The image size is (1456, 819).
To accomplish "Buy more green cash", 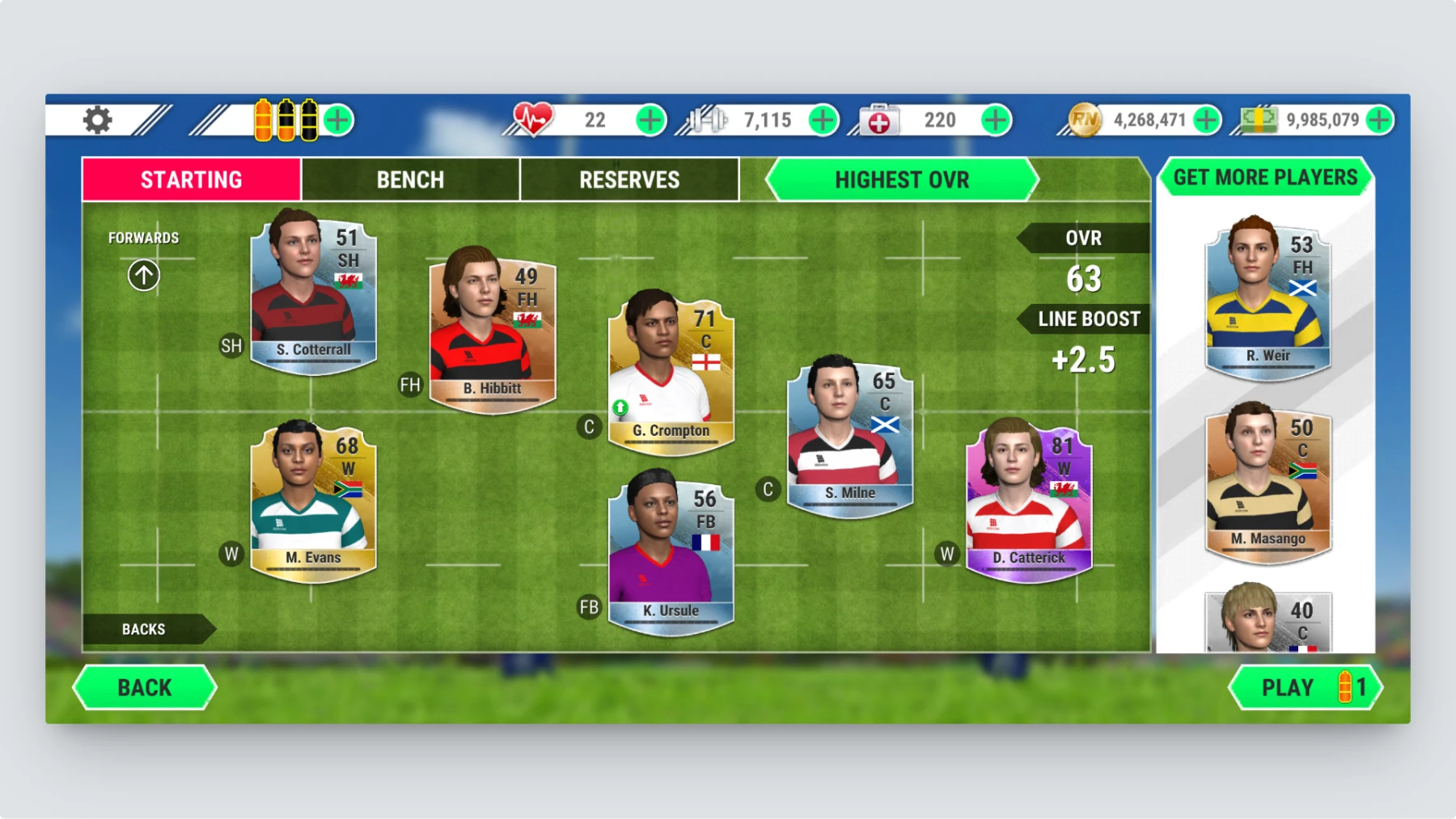I will pyautogui.click(x=1378, y=120).
